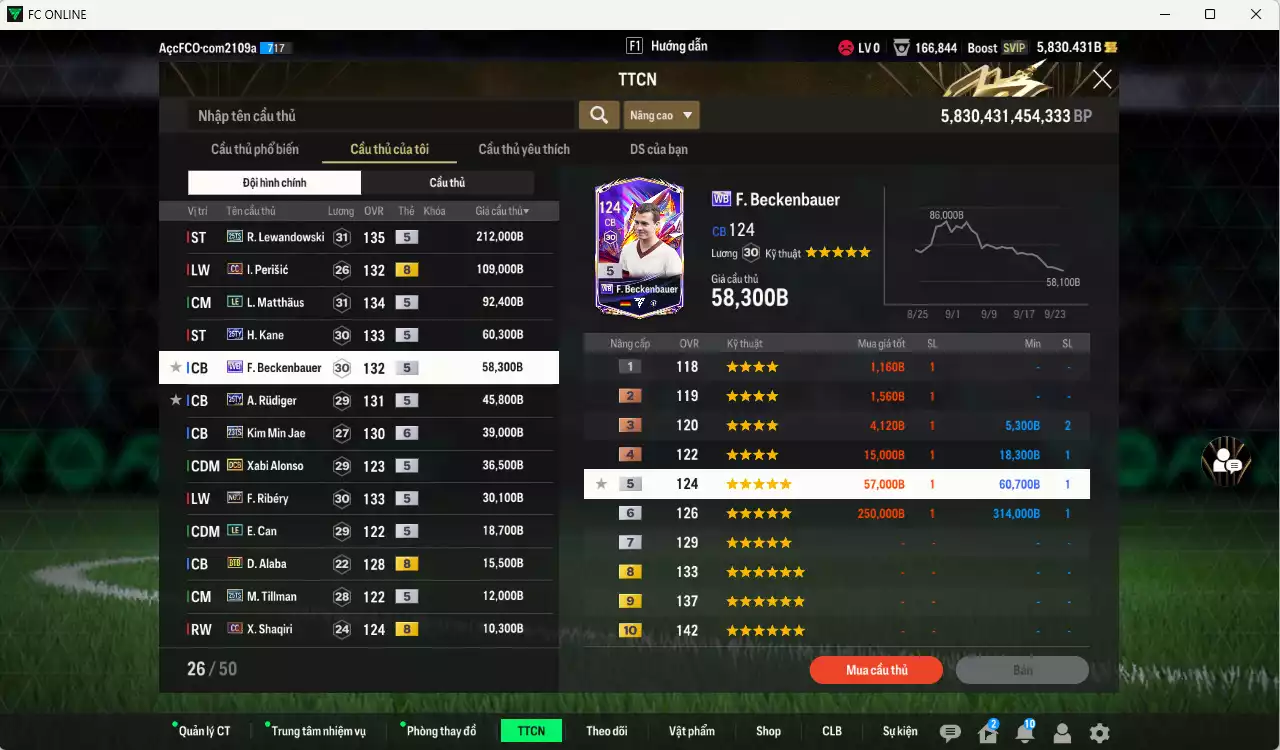Sort by Giá cầu thủ column header
The width and height of the screenshot is (1280, 750).
502,211
